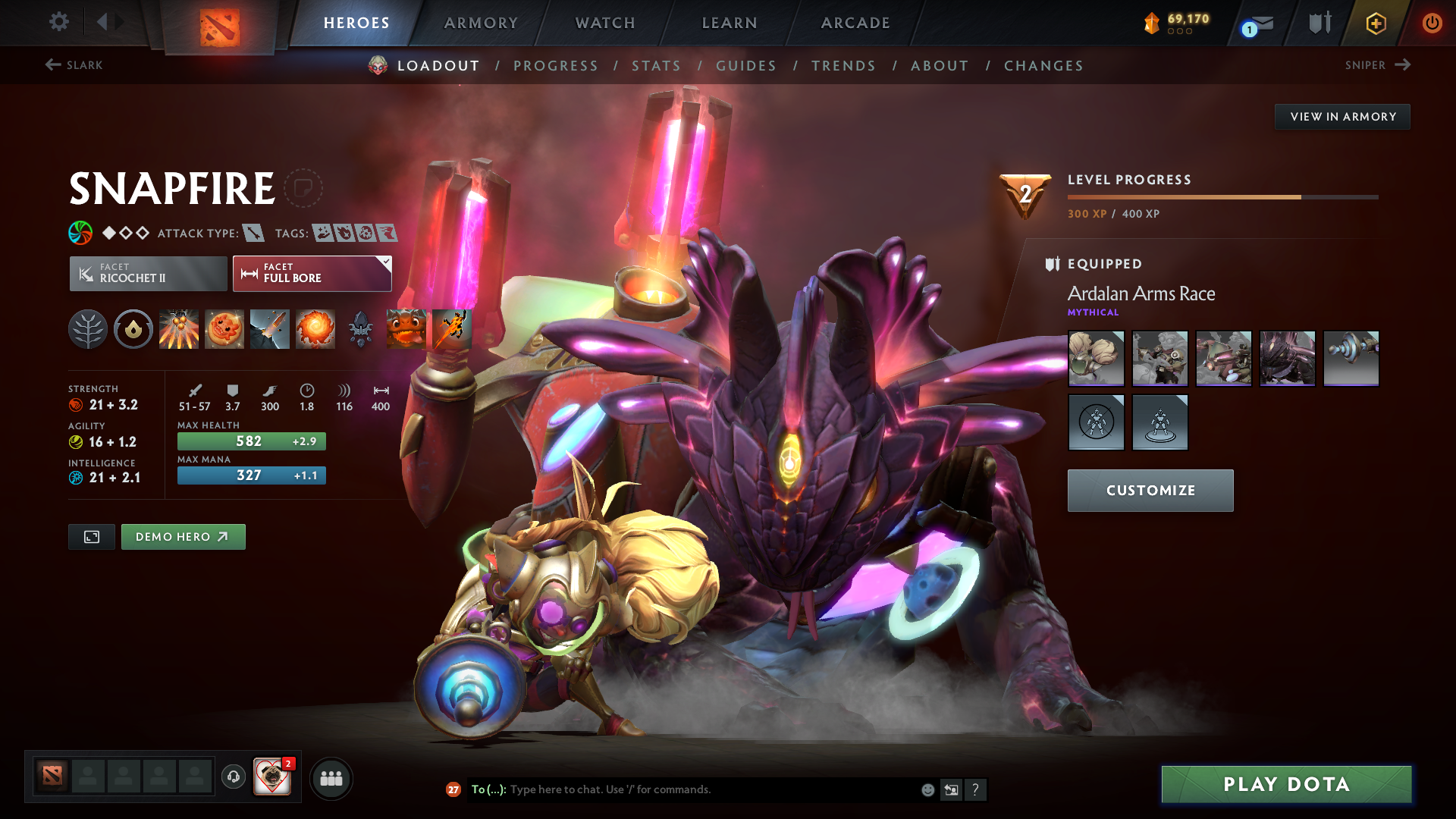This screenshot has height=819, width=1456.
Task: Open the ARMORY menu item
Action: pos(480,23)
